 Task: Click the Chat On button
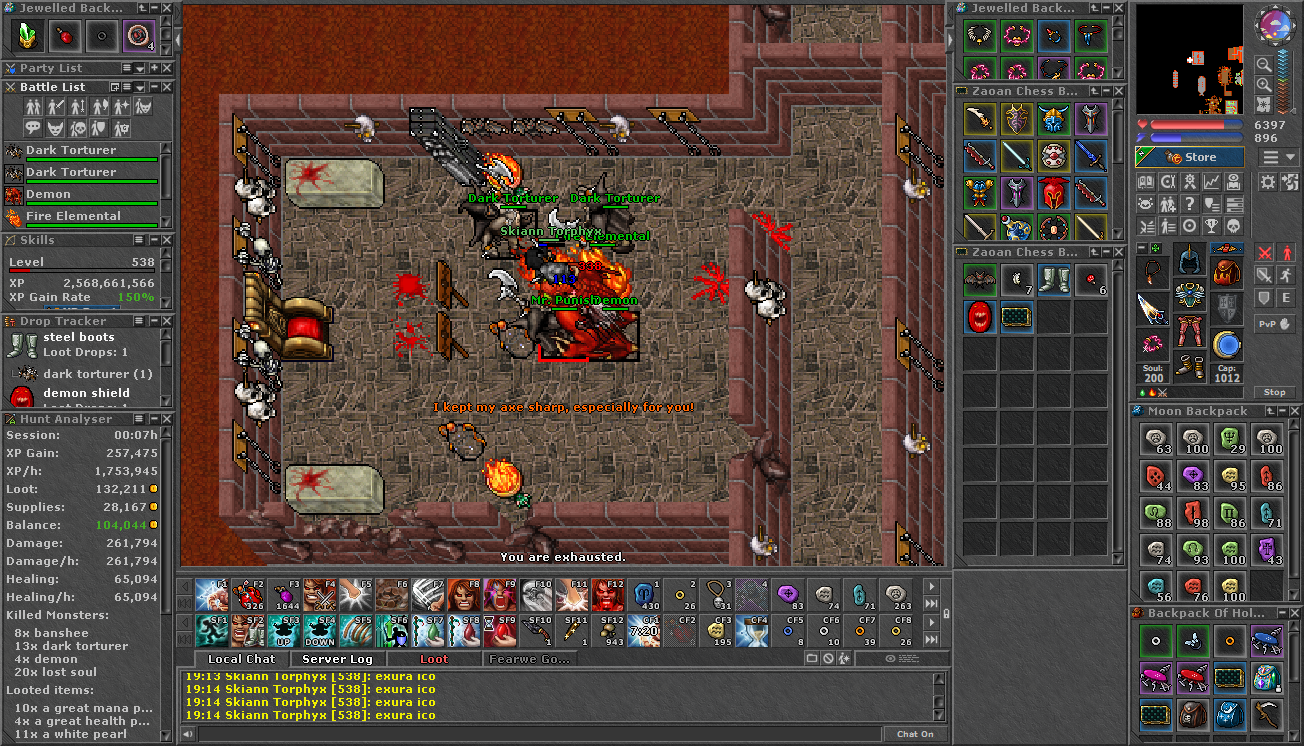[914, 734]
